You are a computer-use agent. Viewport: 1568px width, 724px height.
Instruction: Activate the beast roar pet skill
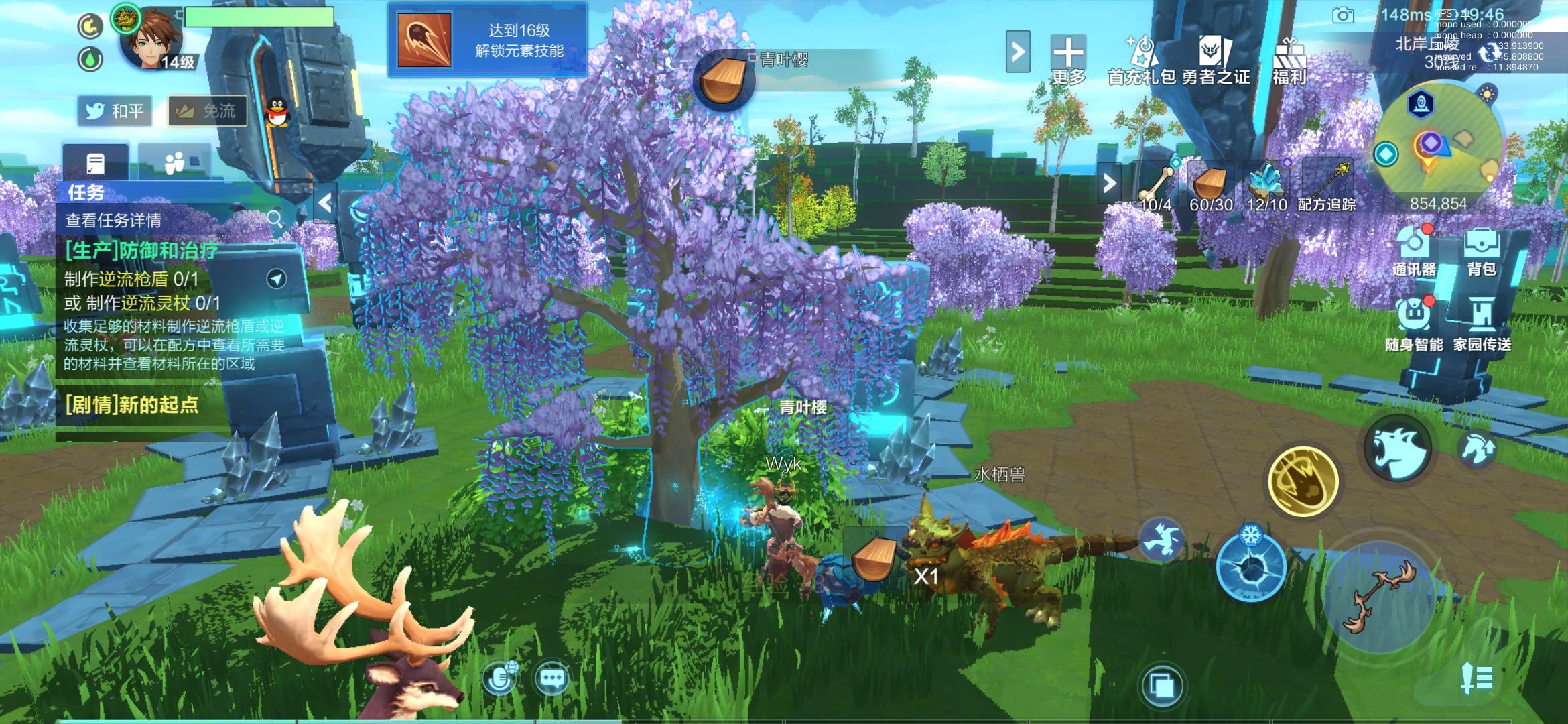1398,447
